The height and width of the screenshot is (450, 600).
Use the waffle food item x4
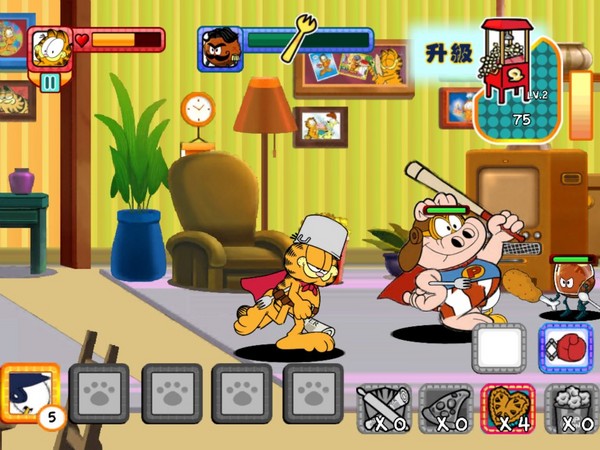pos(509,407)
